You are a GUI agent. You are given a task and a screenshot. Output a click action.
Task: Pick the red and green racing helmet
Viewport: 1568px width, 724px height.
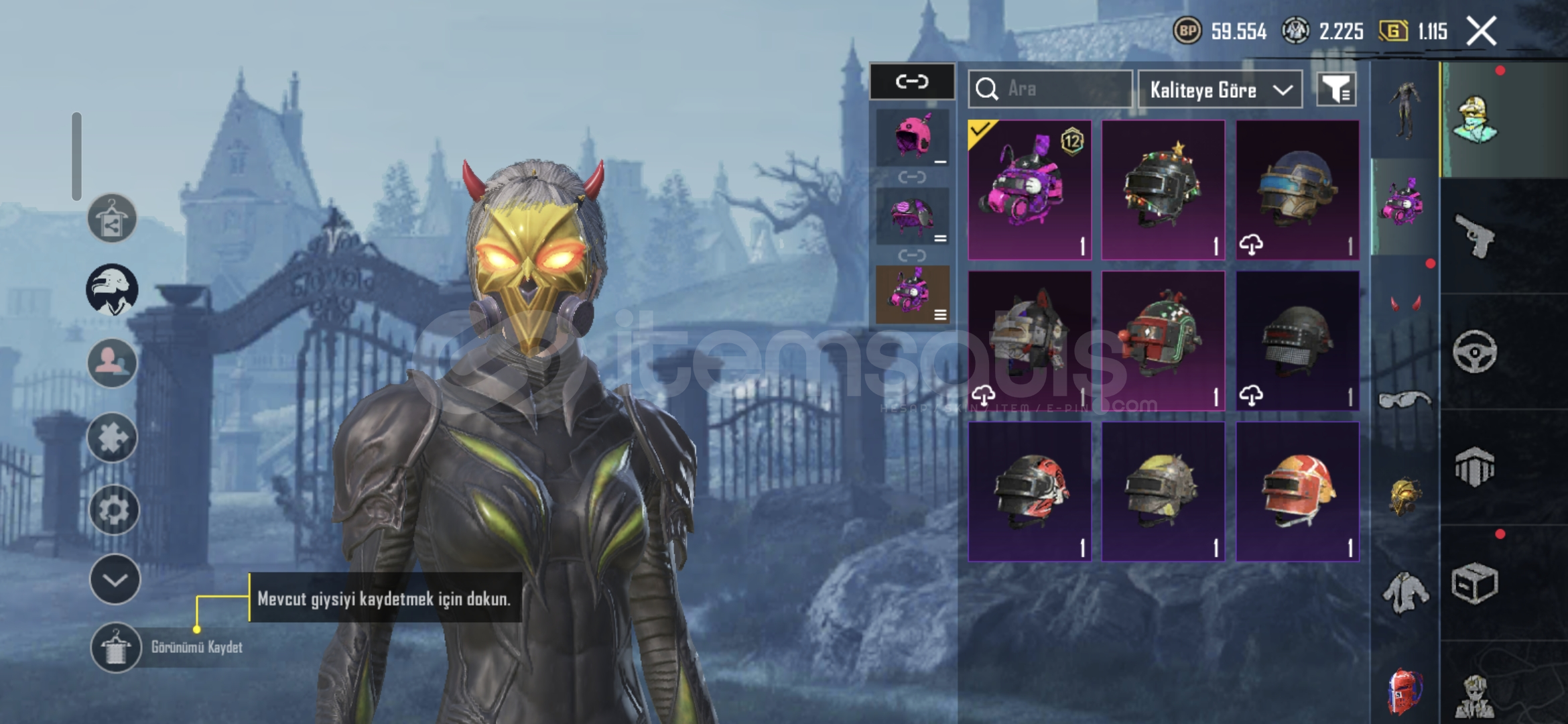click(x=1163, y=341)
